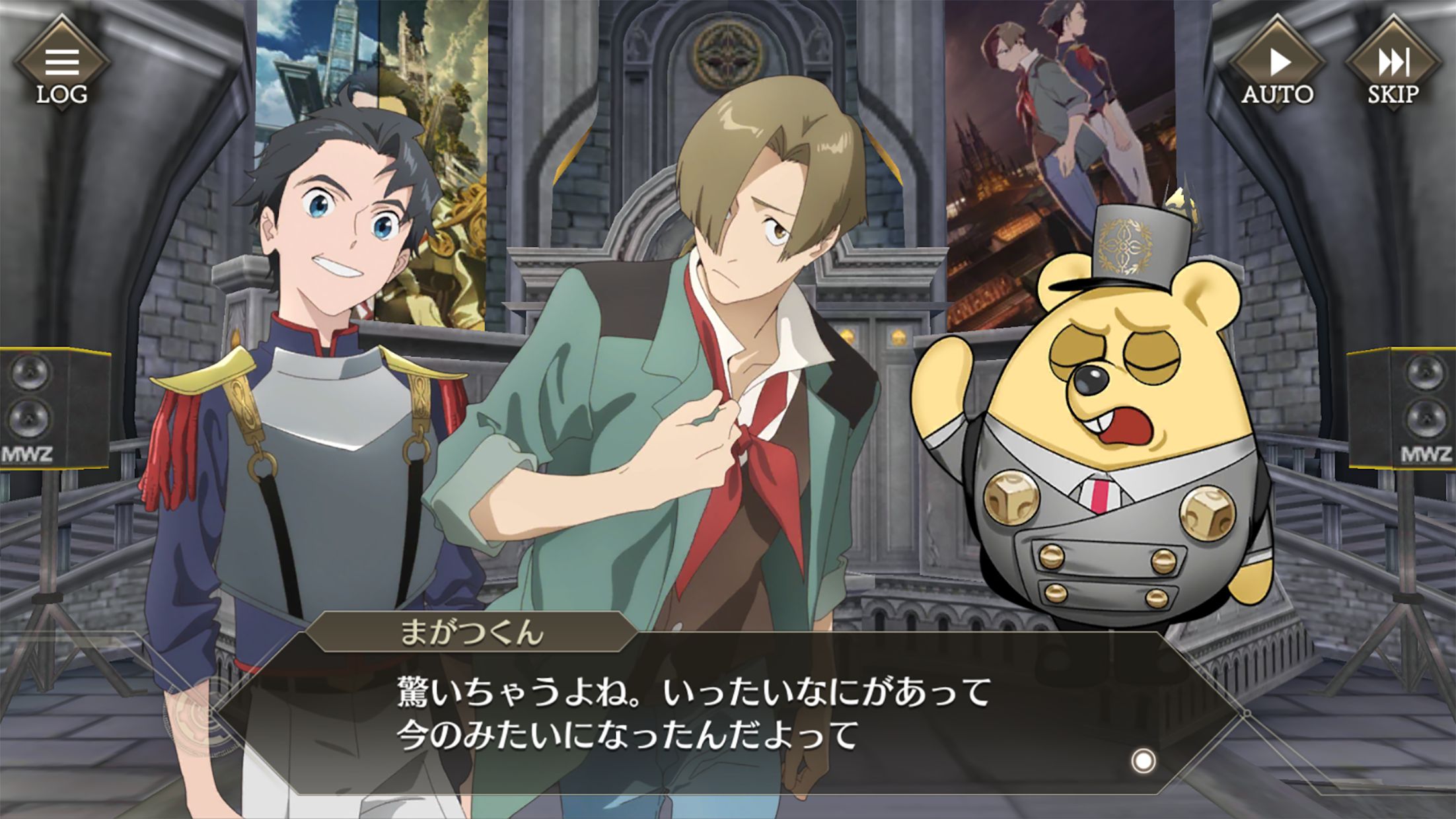Advance the dialogue via the circle indicator
The height and width of the screenshot is (819, 1456).
tap(1144, 761)
